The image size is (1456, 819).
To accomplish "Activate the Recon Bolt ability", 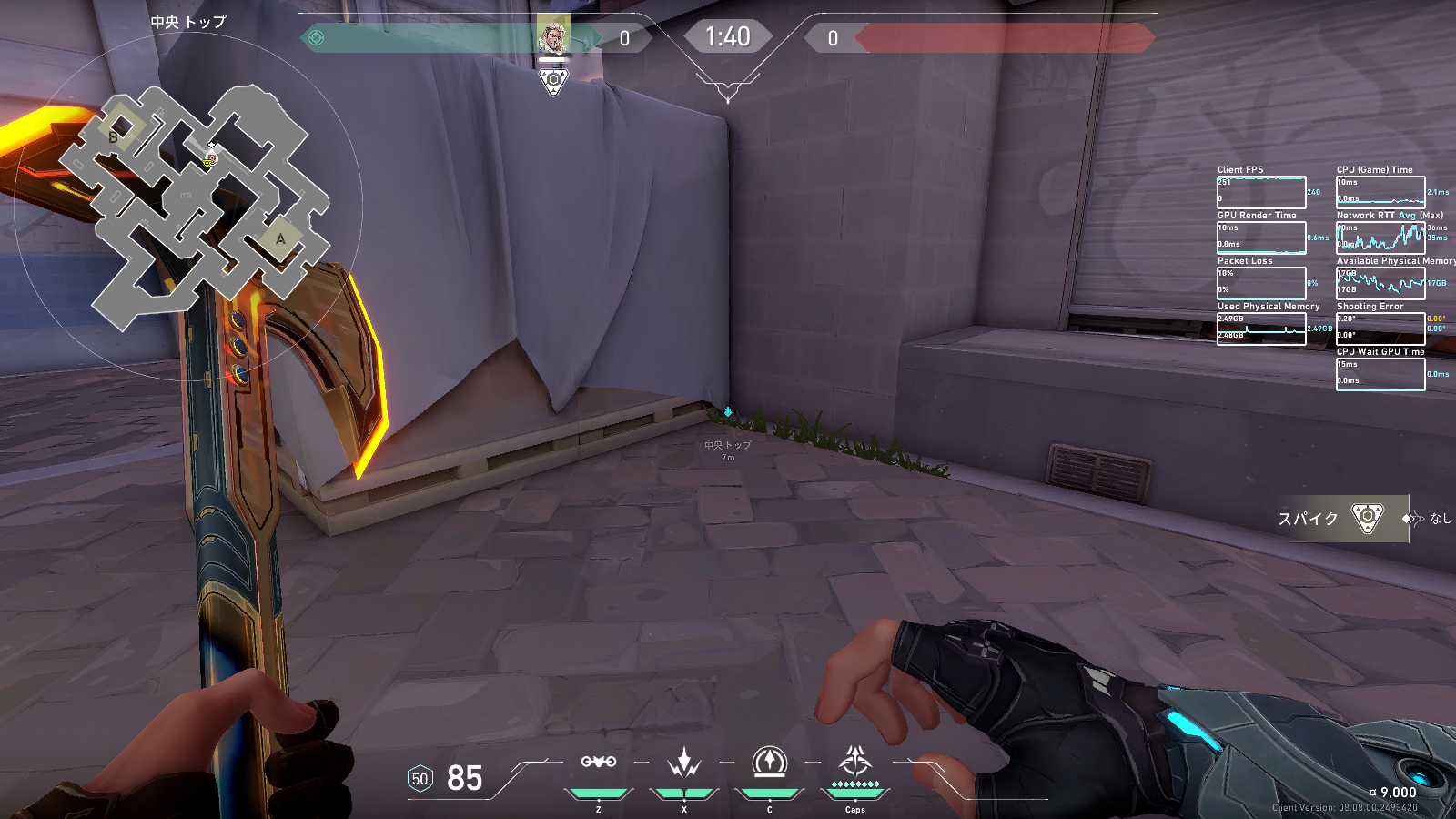I will click(x=769, y=763).
